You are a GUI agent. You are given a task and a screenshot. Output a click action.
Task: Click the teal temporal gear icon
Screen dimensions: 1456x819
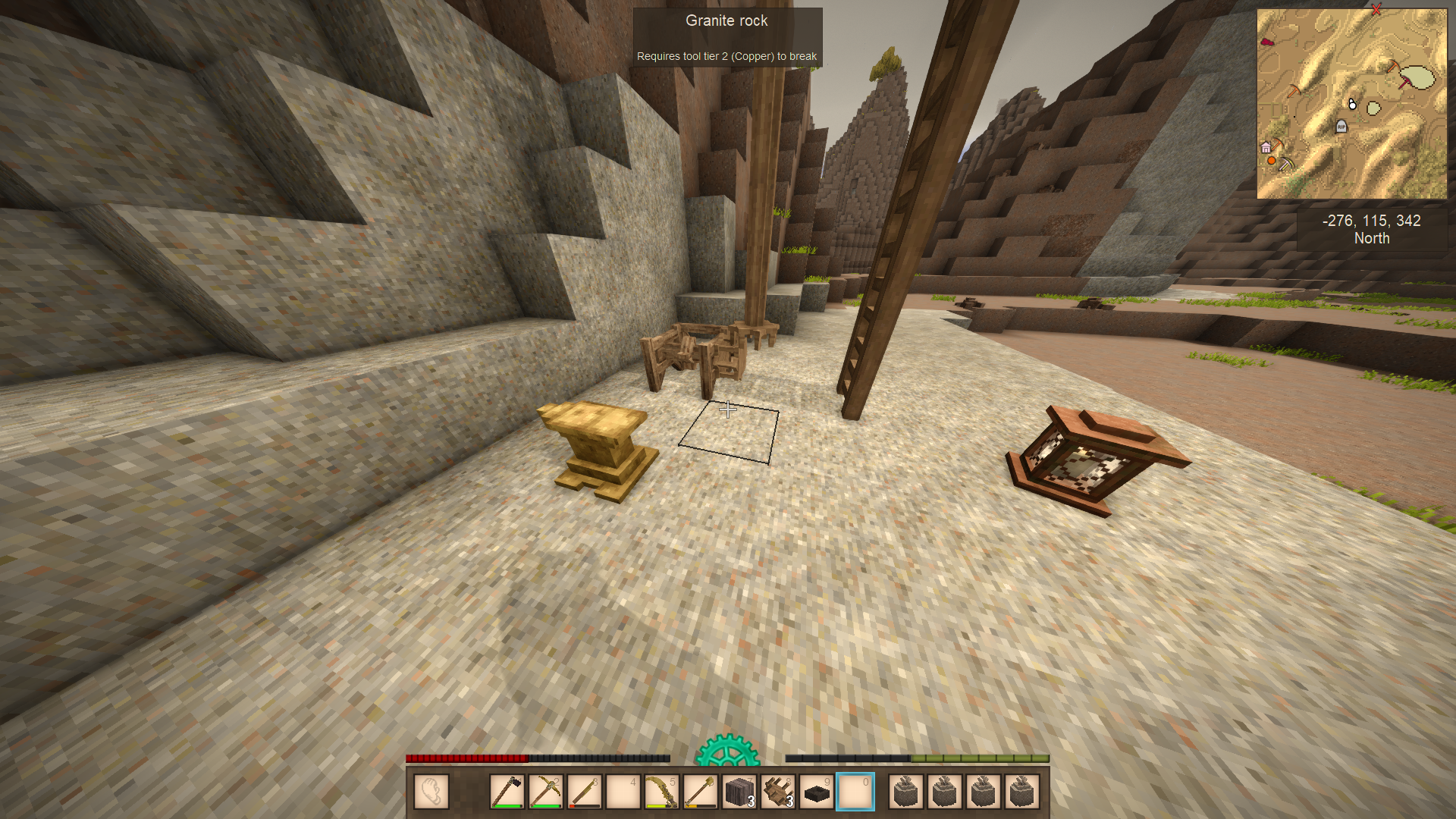pos(727,751)
